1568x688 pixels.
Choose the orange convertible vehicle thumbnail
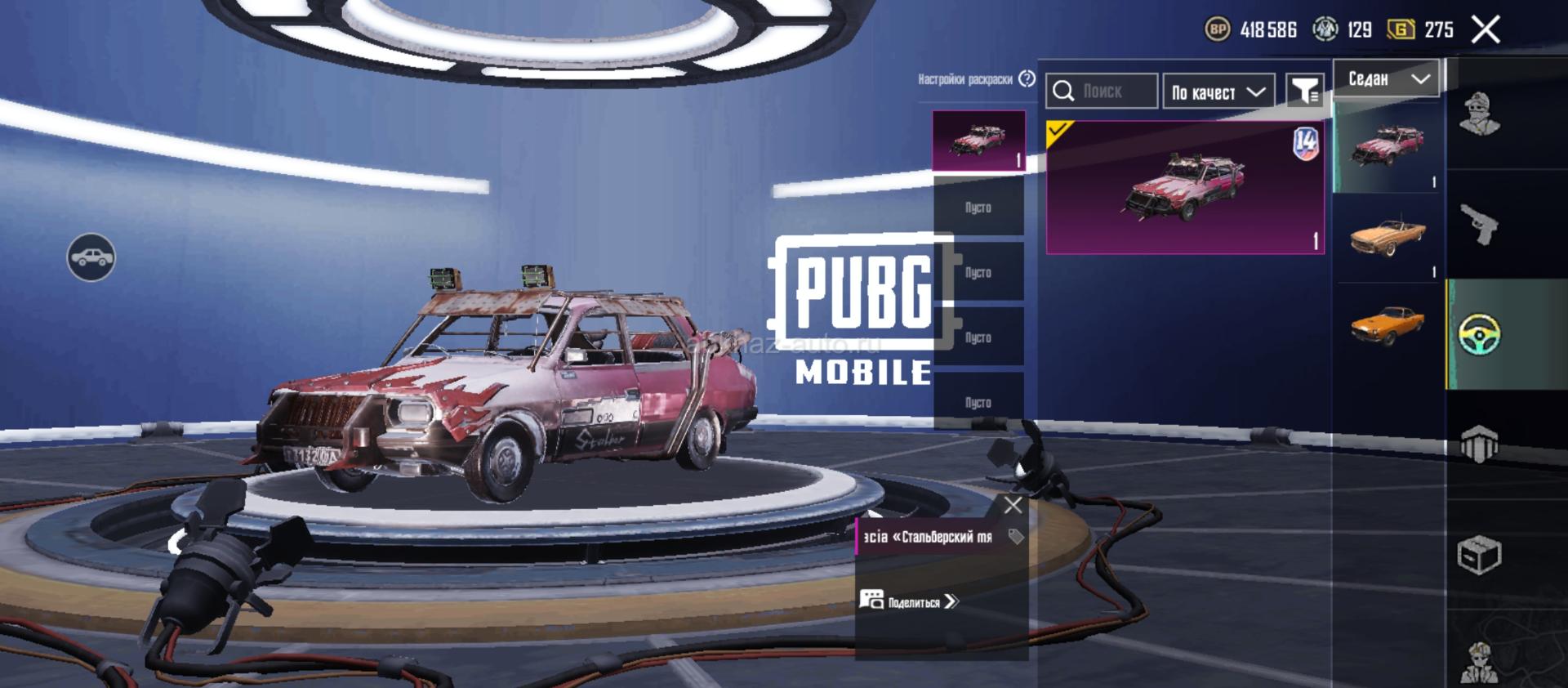tap(1388, 237)
